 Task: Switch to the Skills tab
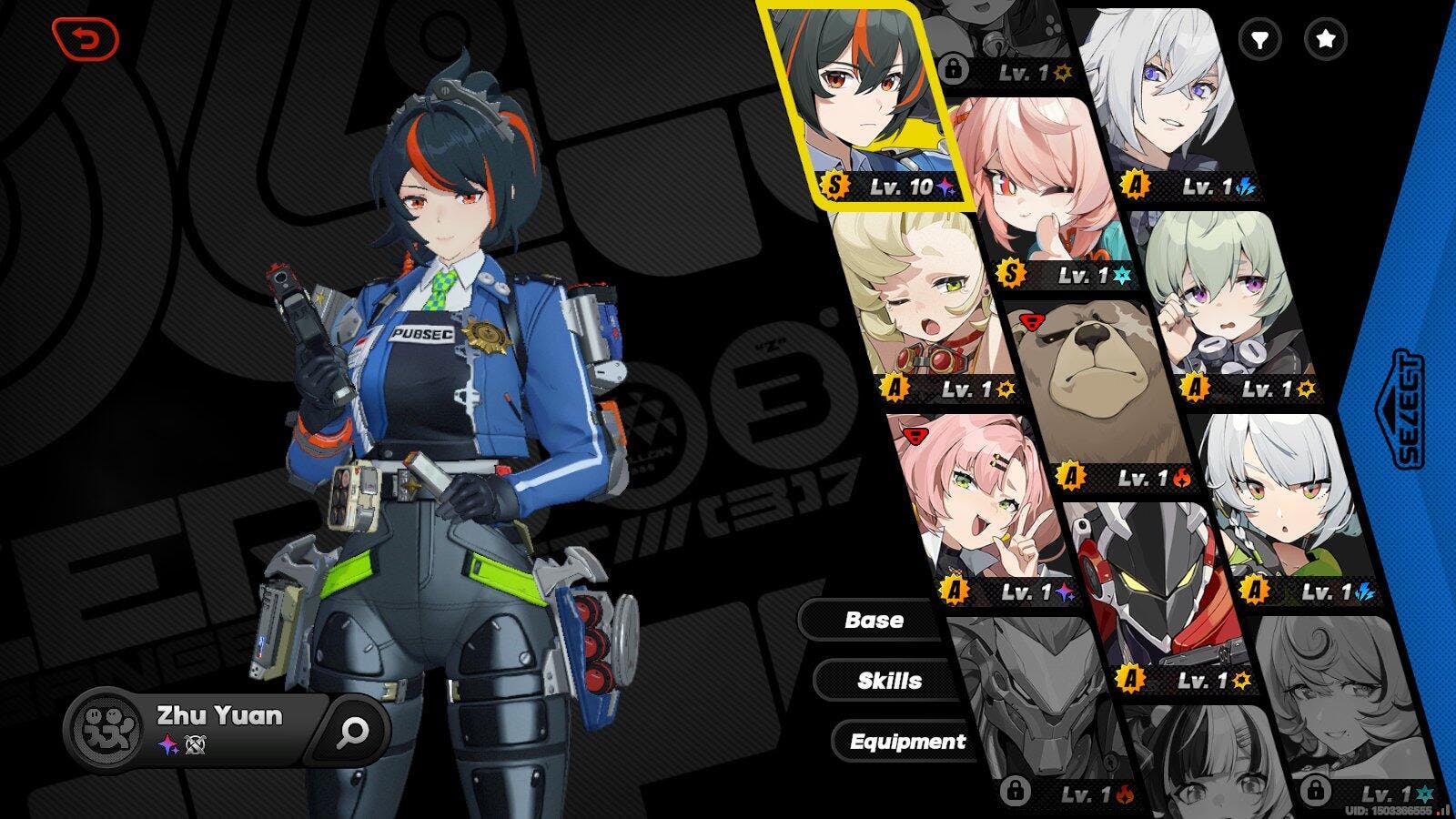pos(888,681)
